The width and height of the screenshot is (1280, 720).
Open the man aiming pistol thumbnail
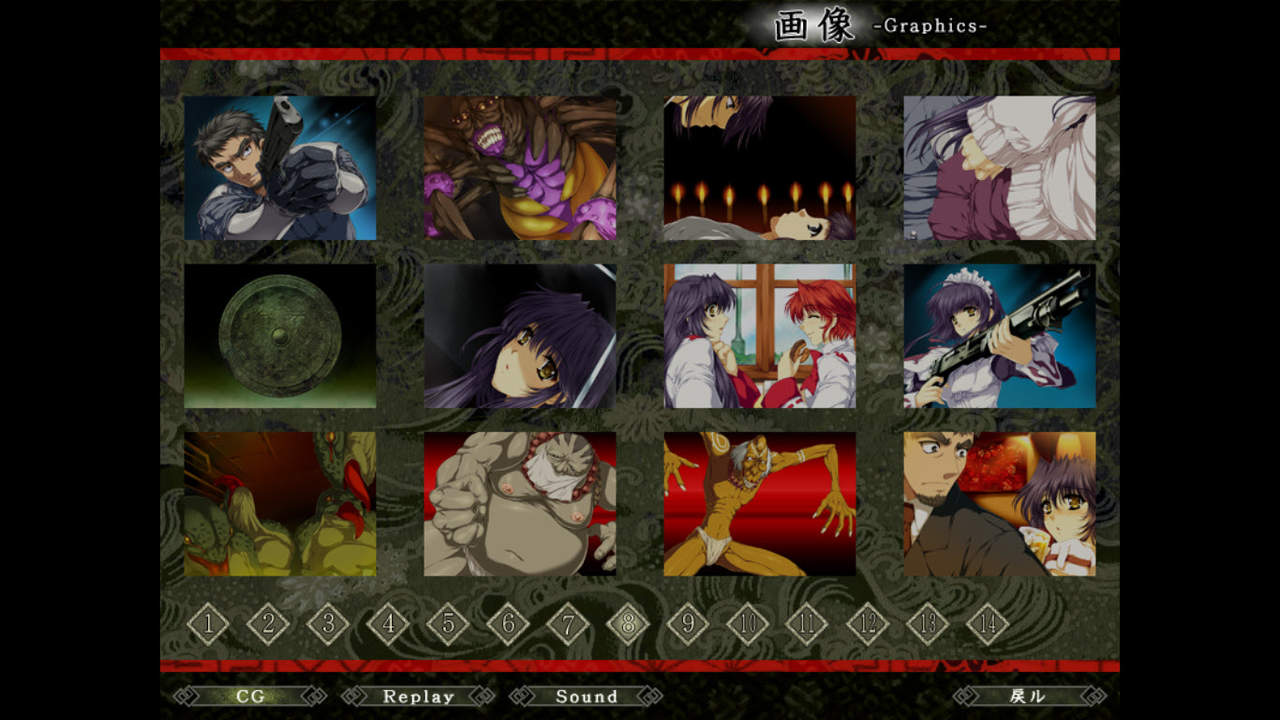pos(280,168)
